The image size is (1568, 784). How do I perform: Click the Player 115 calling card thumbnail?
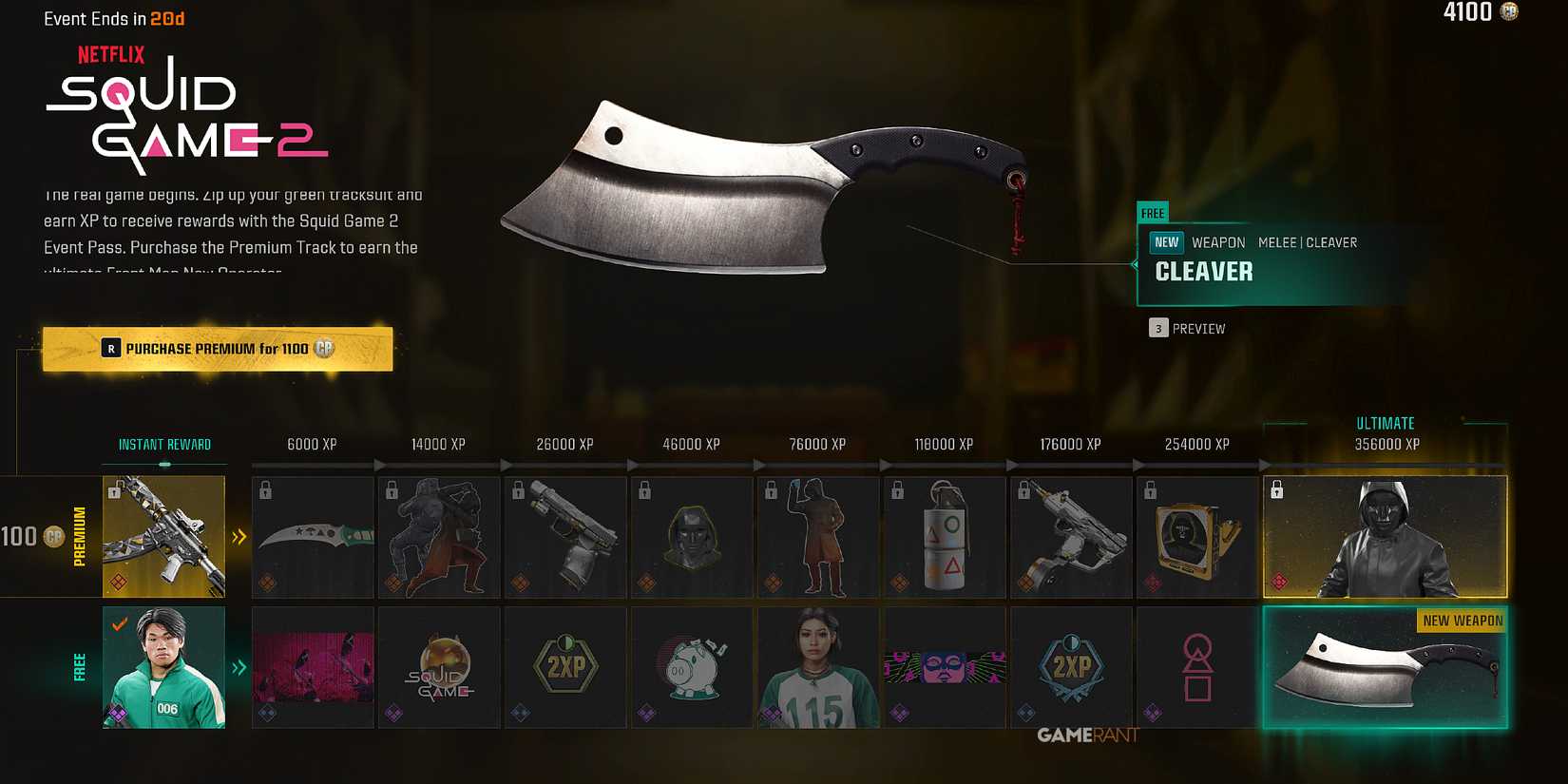coord(818,665)
